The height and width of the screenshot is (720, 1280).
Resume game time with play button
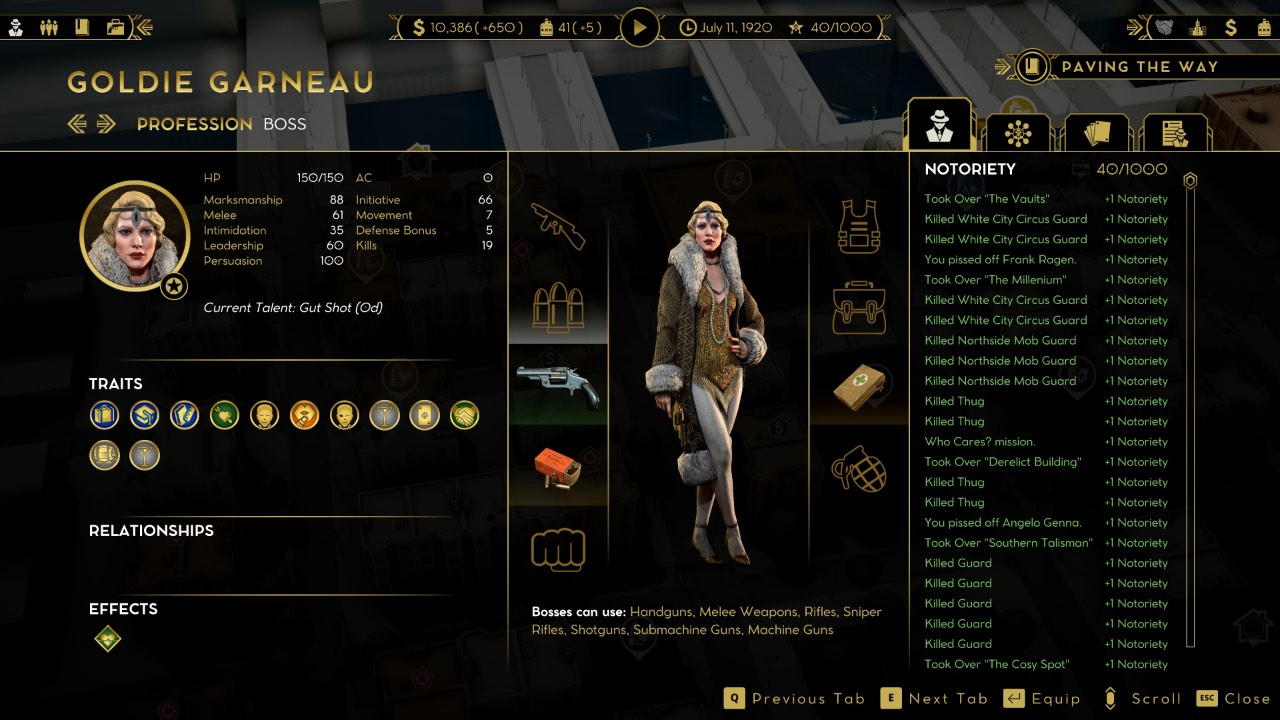point(640,27)
